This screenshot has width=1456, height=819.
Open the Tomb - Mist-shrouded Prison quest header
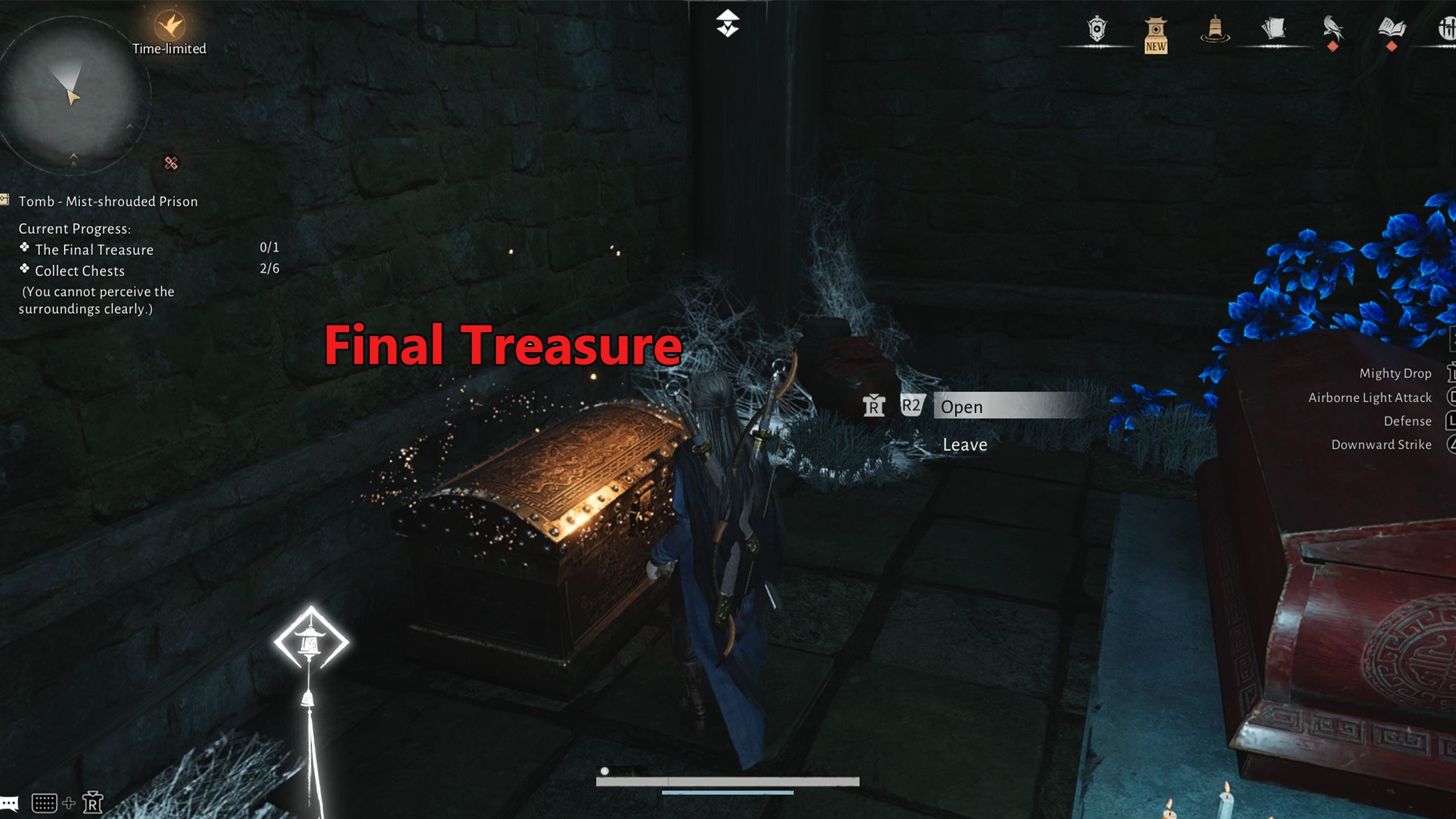108,200
